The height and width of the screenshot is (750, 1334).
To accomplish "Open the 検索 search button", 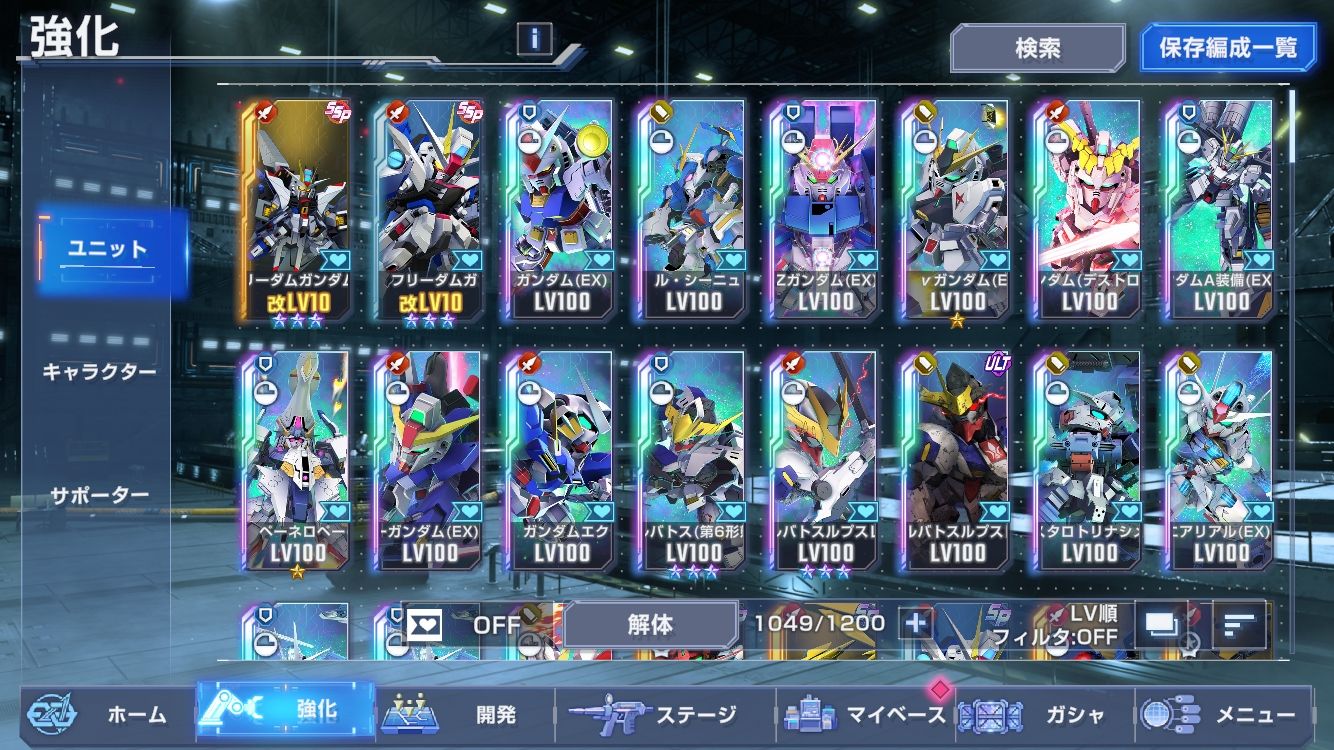I will [1037, 48].
